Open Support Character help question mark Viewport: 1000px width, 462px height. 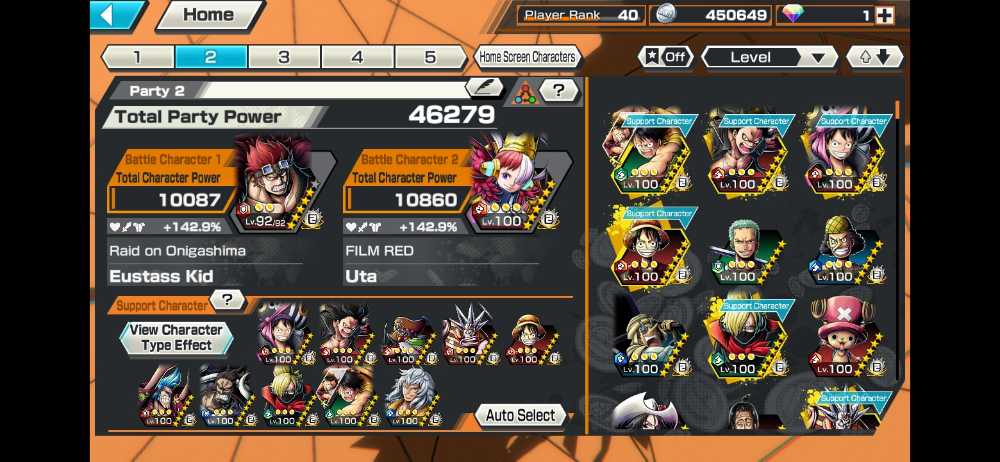229,300
